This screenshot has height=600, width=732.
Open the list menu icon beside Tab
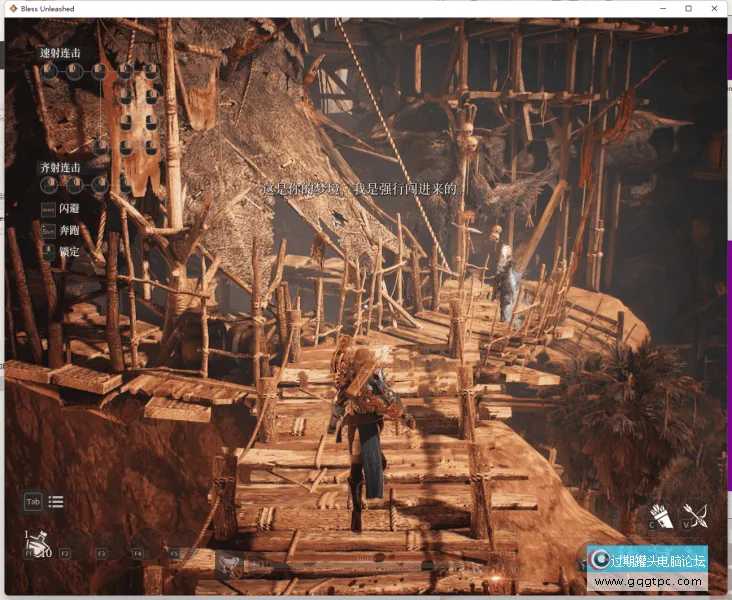[56, 502]
